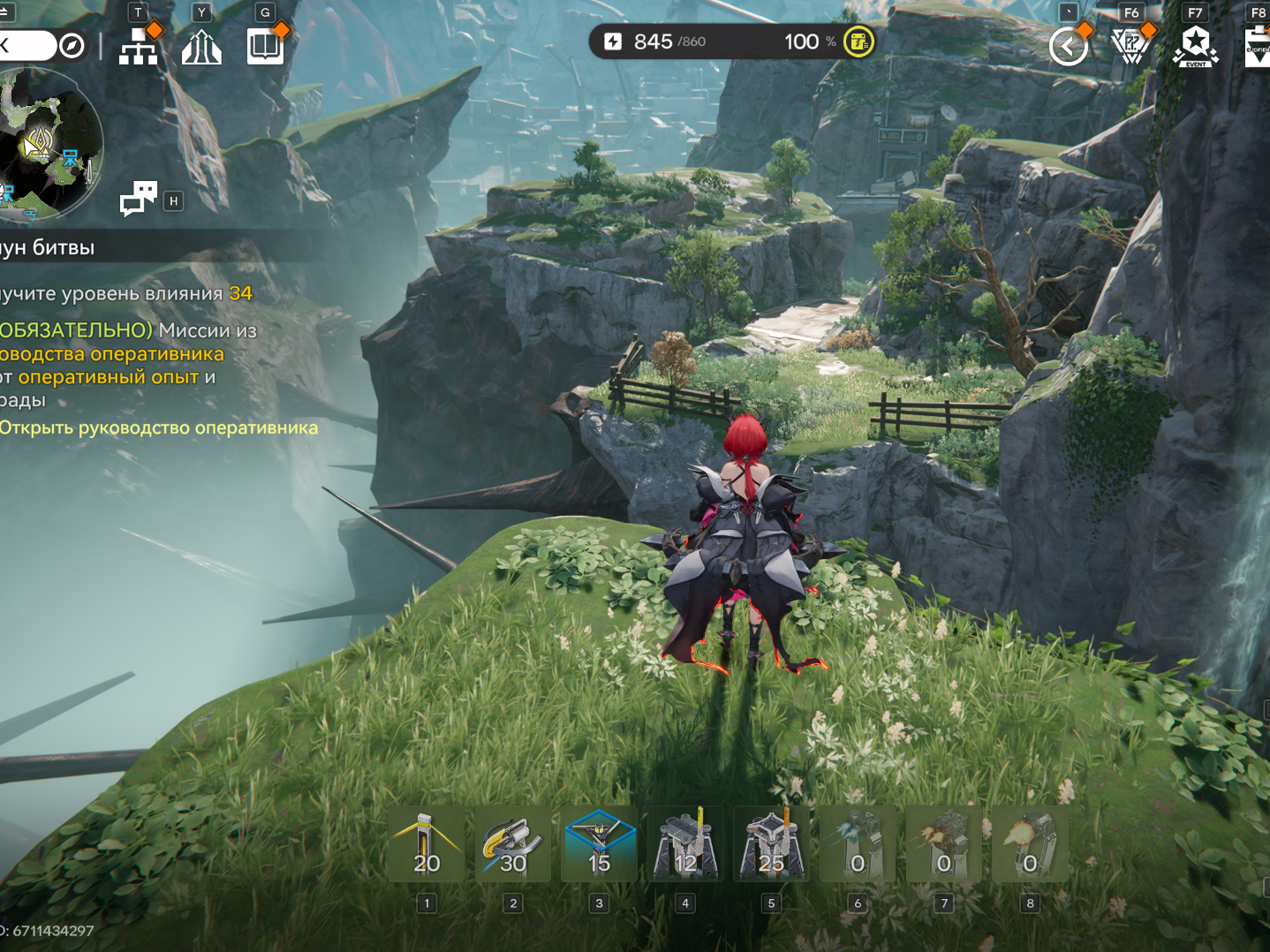This screenshot has width=1270, height=952.
Task: Open the chat speech bubbles icon
Action: (x=139, y=199)
